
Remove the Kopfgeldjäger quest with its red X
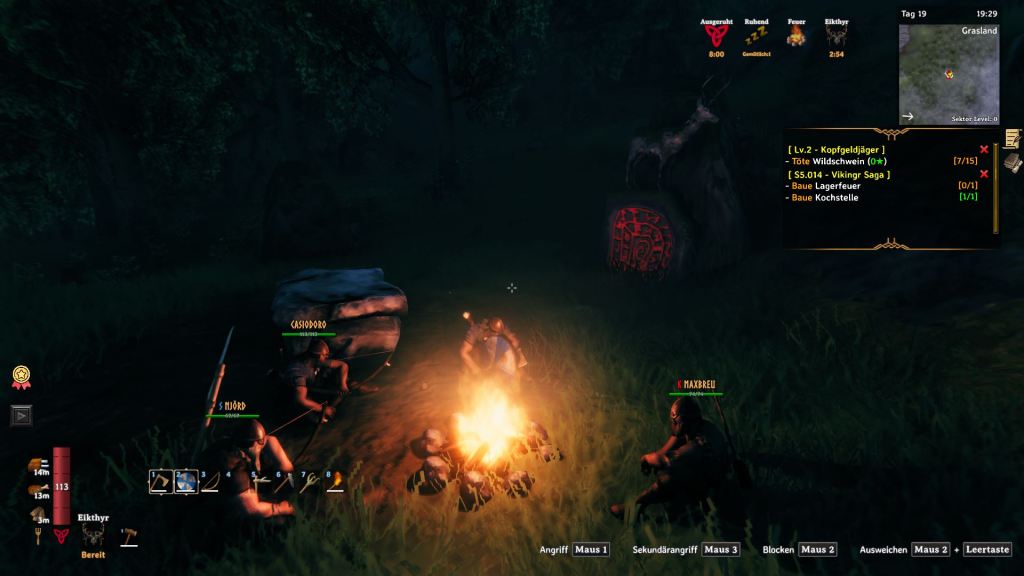984,149
